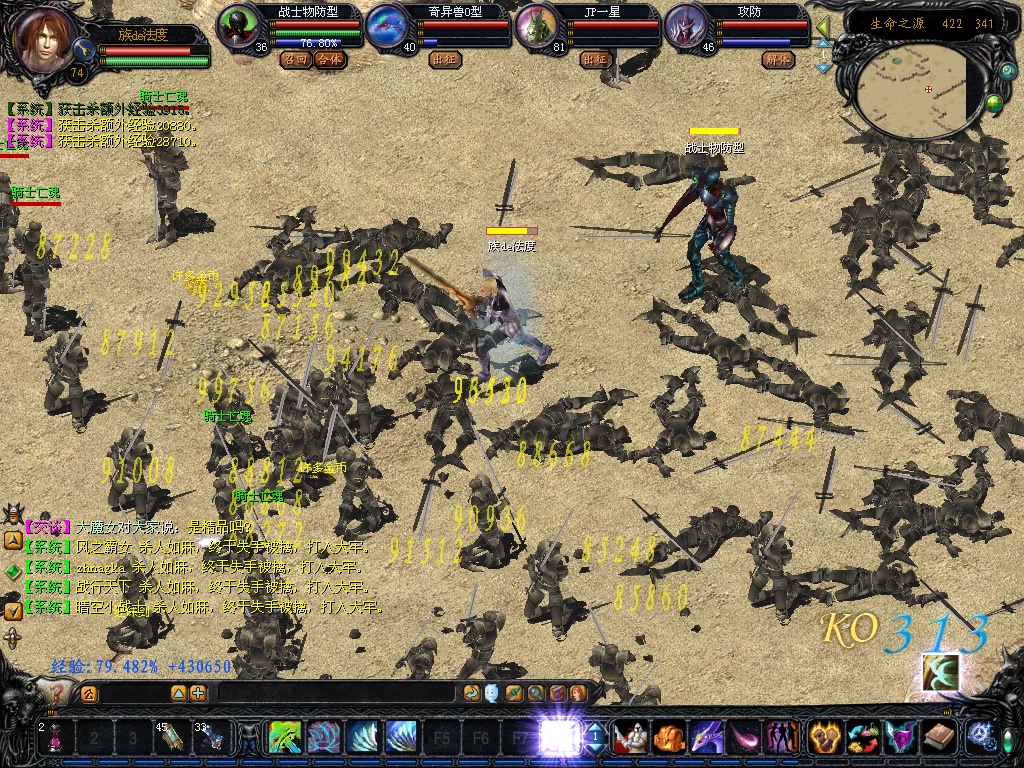Screen dimensions: 1024x768
Task: Click the 召回 recall button
Action: pos(295,59)
